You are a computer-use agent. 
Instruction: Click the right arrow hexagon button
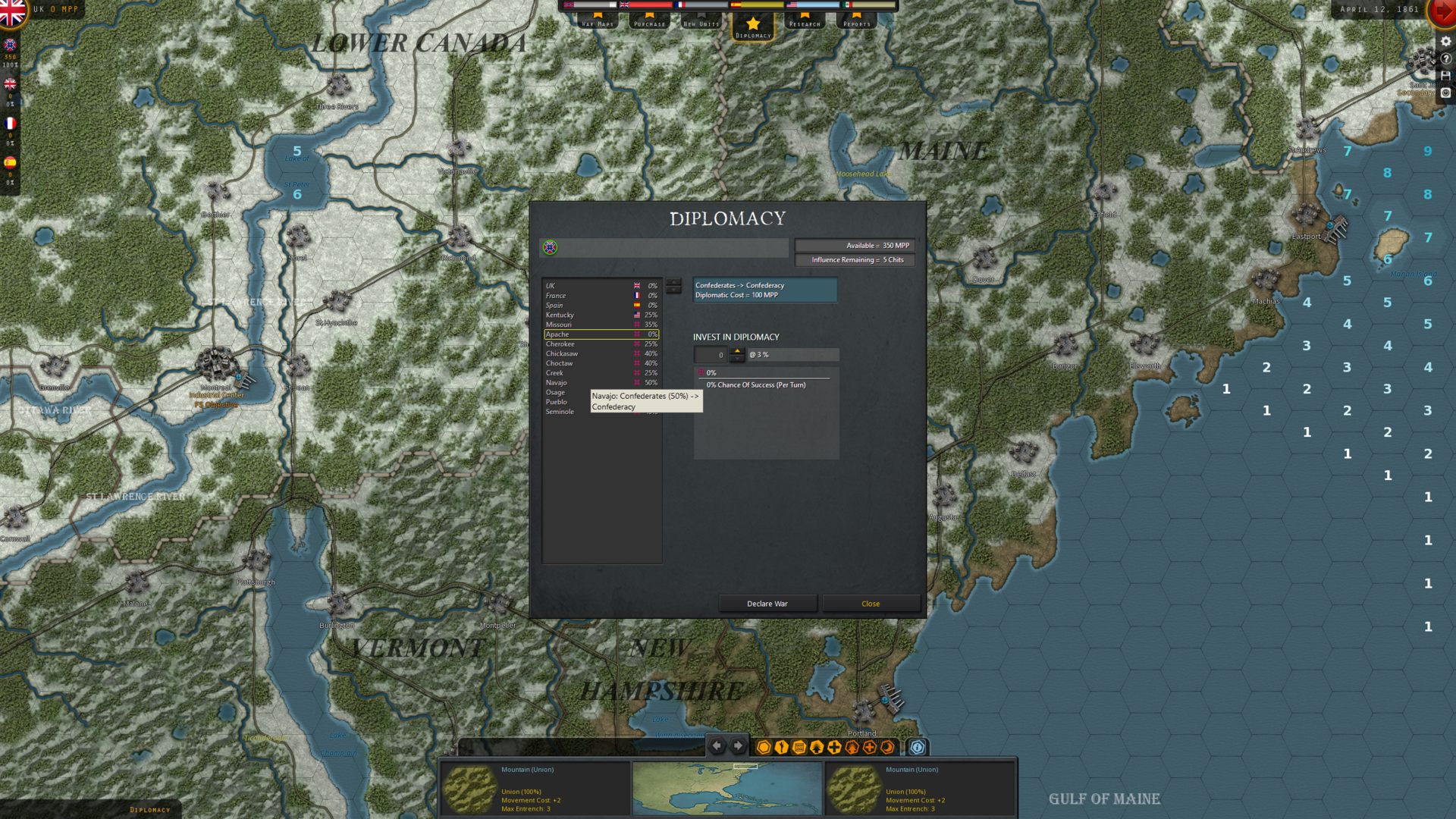738,746
